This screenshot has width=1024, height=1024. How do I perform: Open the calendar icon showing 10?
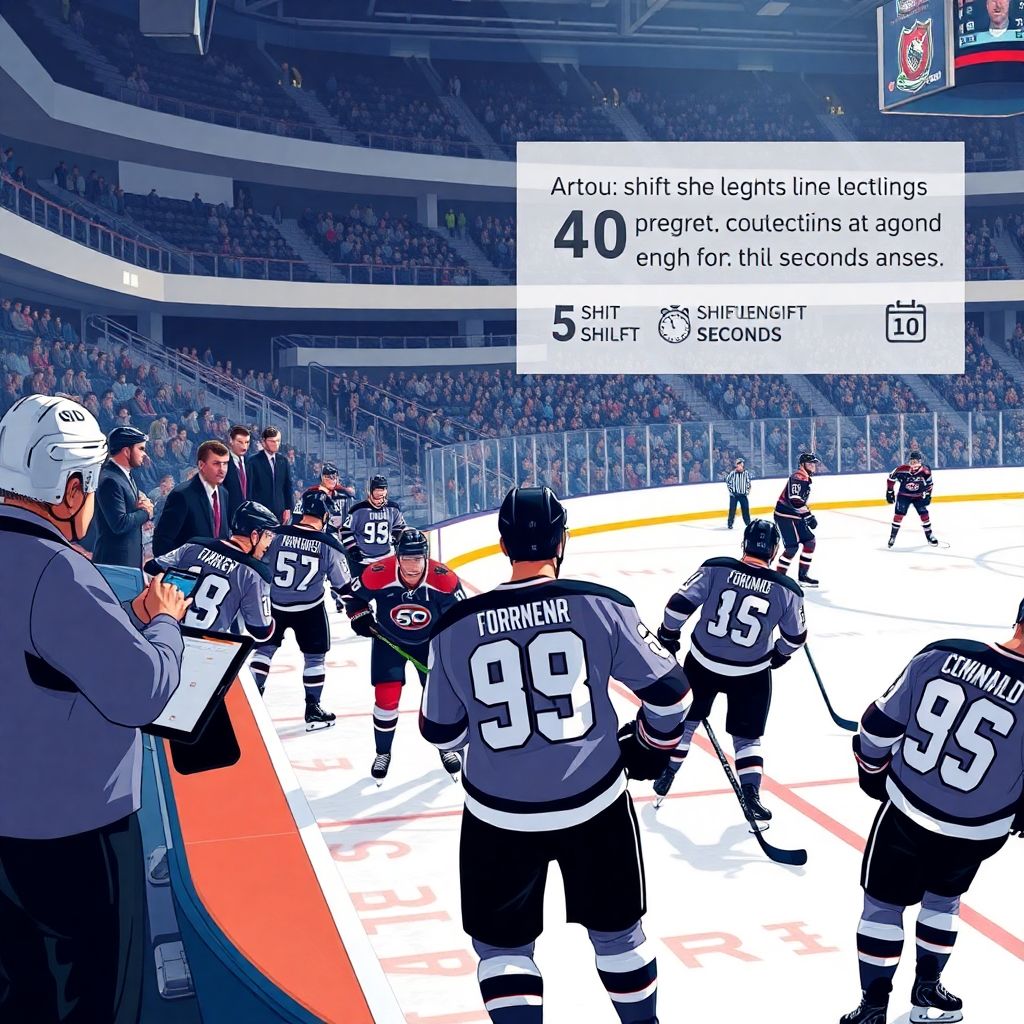pyautogui.click(x=905, y=322)
